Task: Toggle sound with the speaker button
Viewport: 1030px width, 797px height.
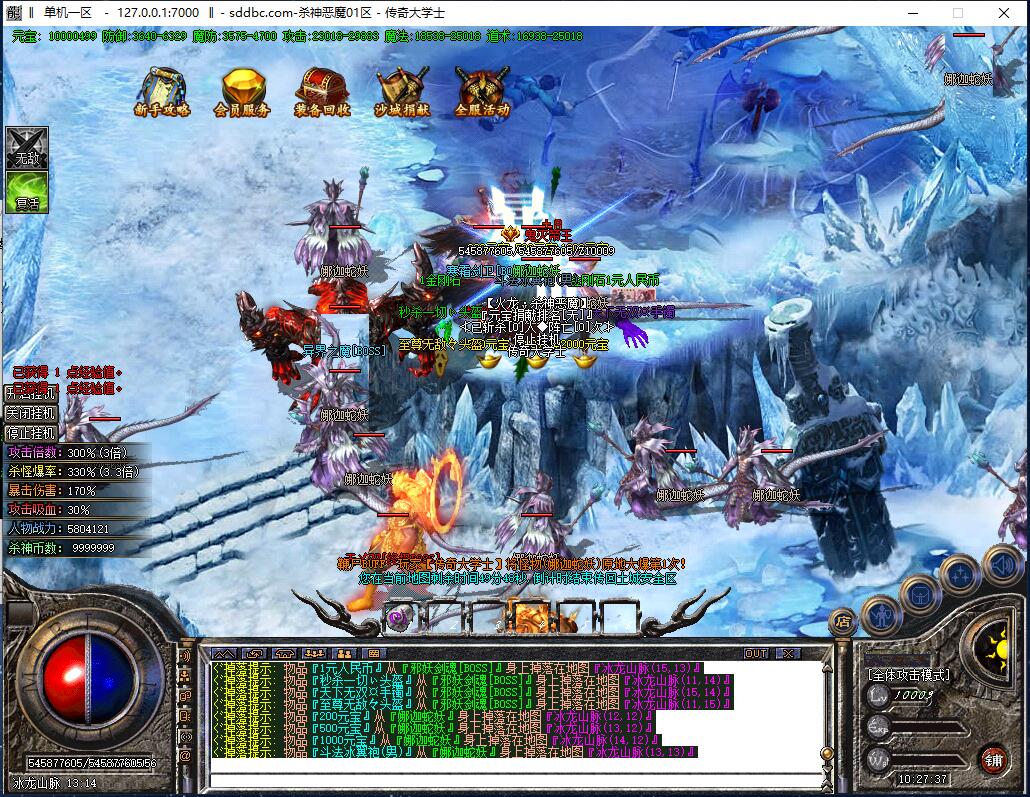Action: (1002, 565)
